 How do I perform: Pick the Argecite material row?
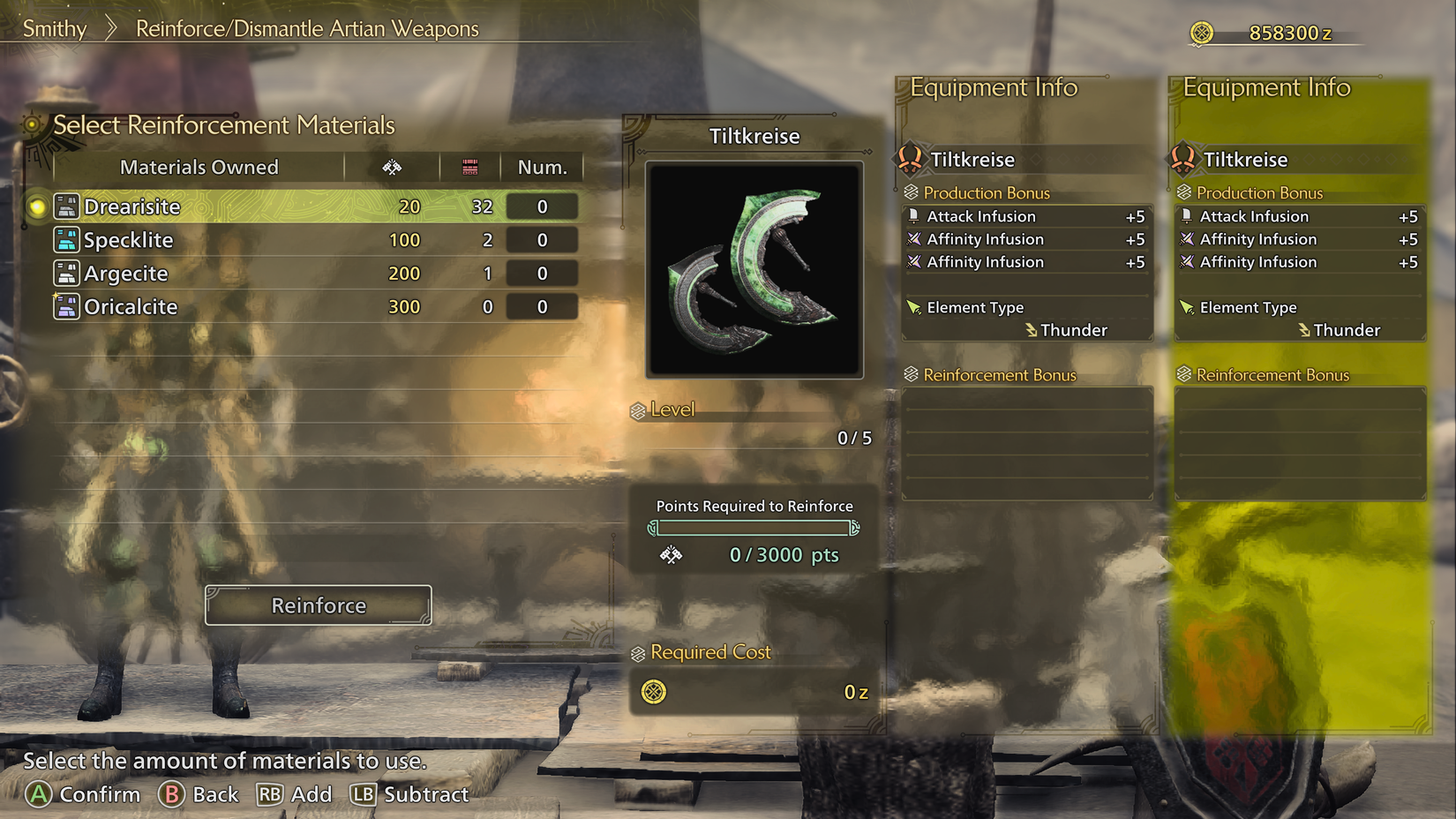[x=300, y=274]
